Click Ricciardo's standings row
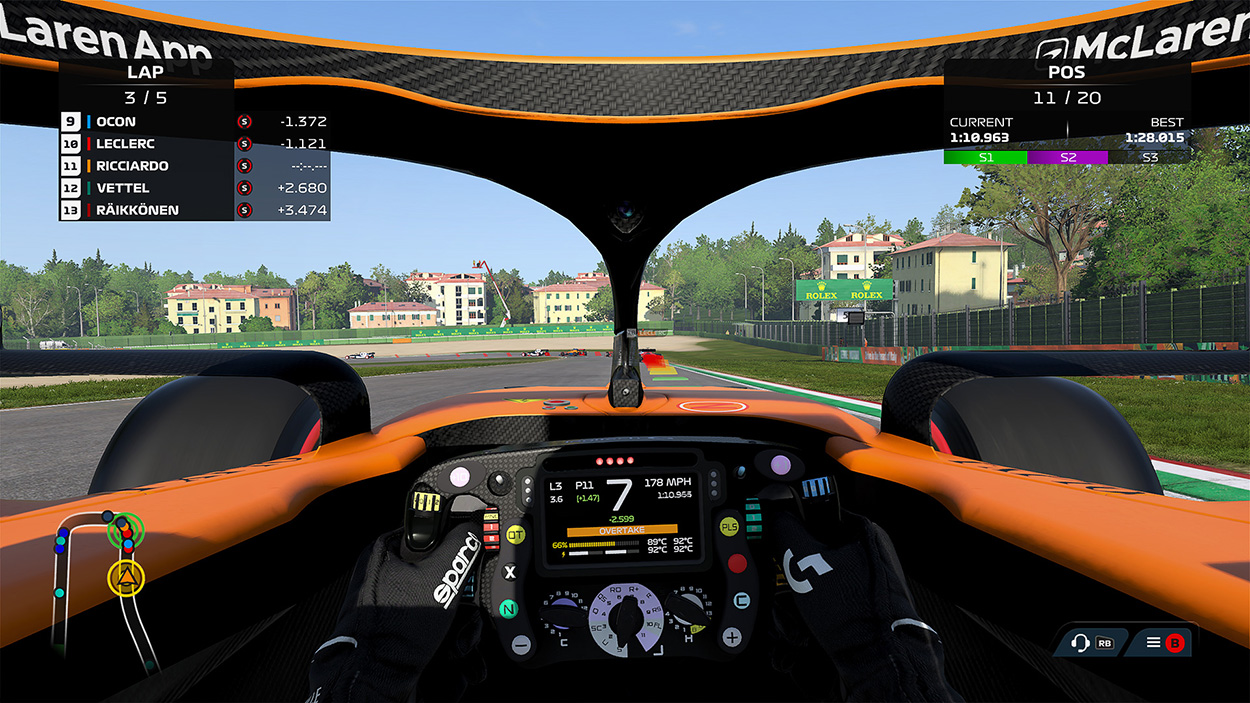 194,166
